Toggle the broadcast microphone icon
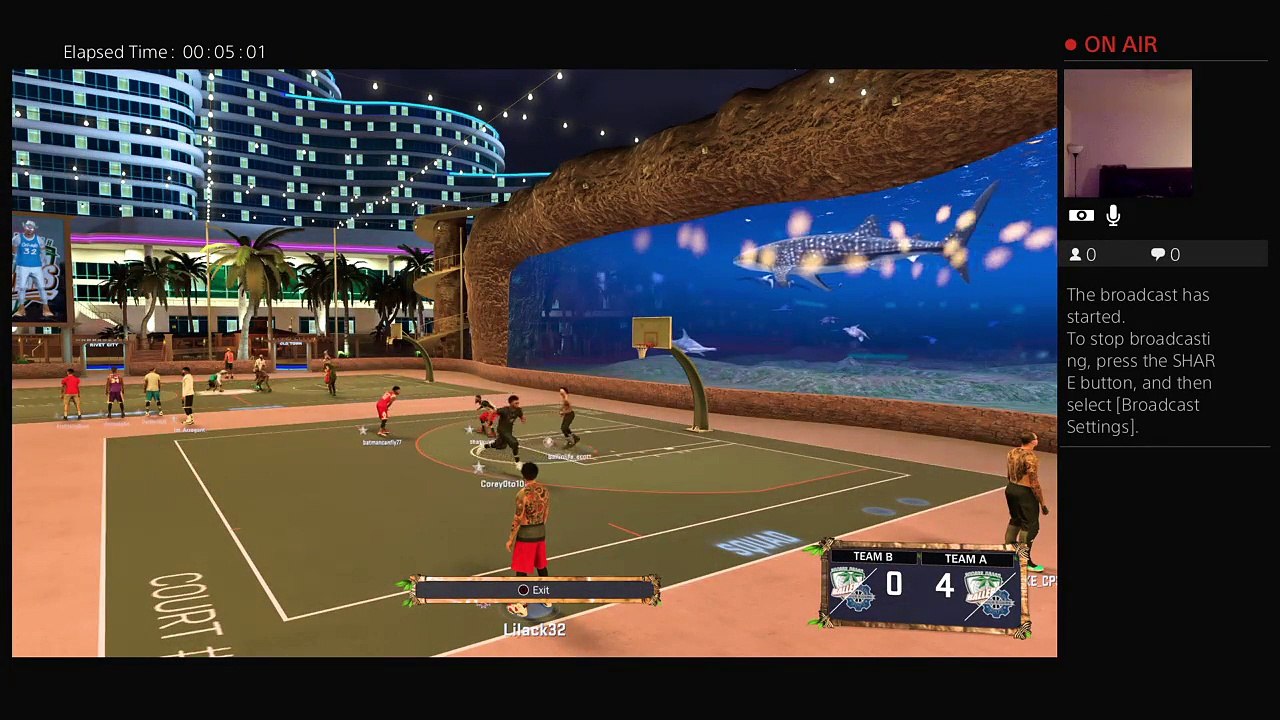The image size is (1280, 720). click(x=1113, y=215)
